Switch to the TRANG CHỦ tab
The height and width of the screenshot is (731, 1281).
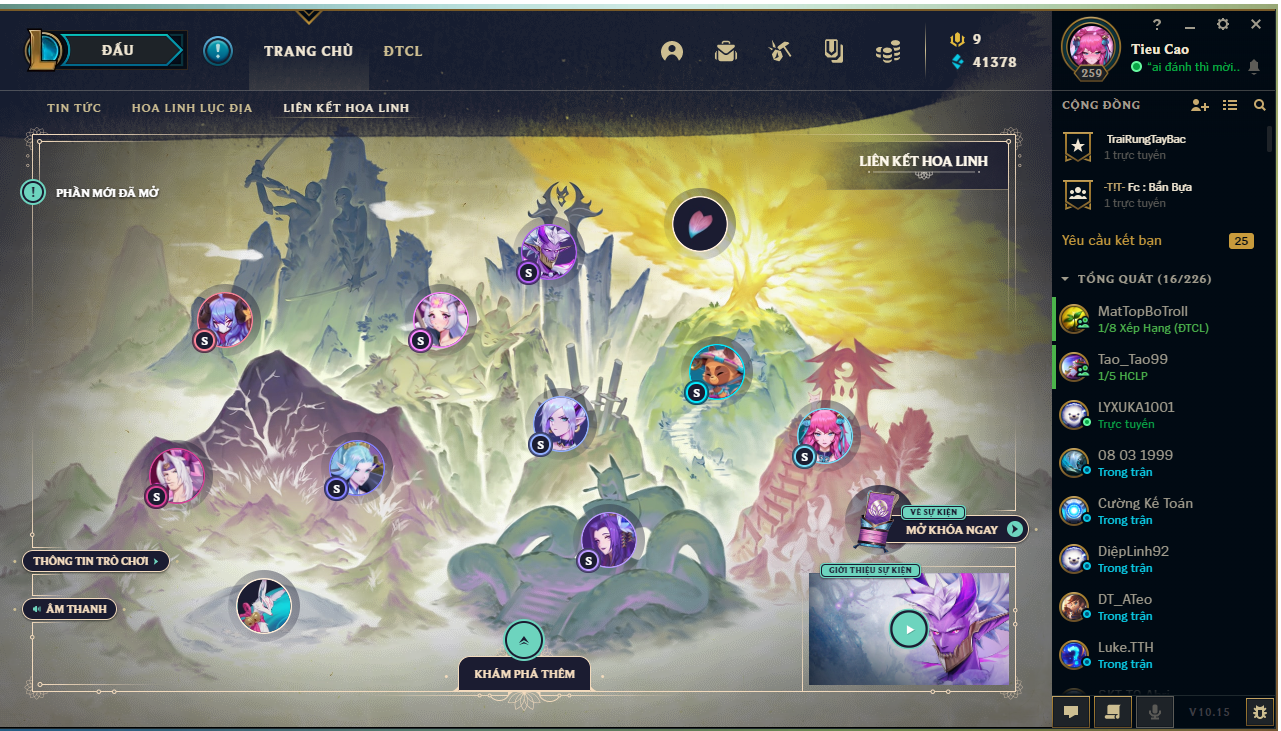pyautogui.click(x=308, y=51)
